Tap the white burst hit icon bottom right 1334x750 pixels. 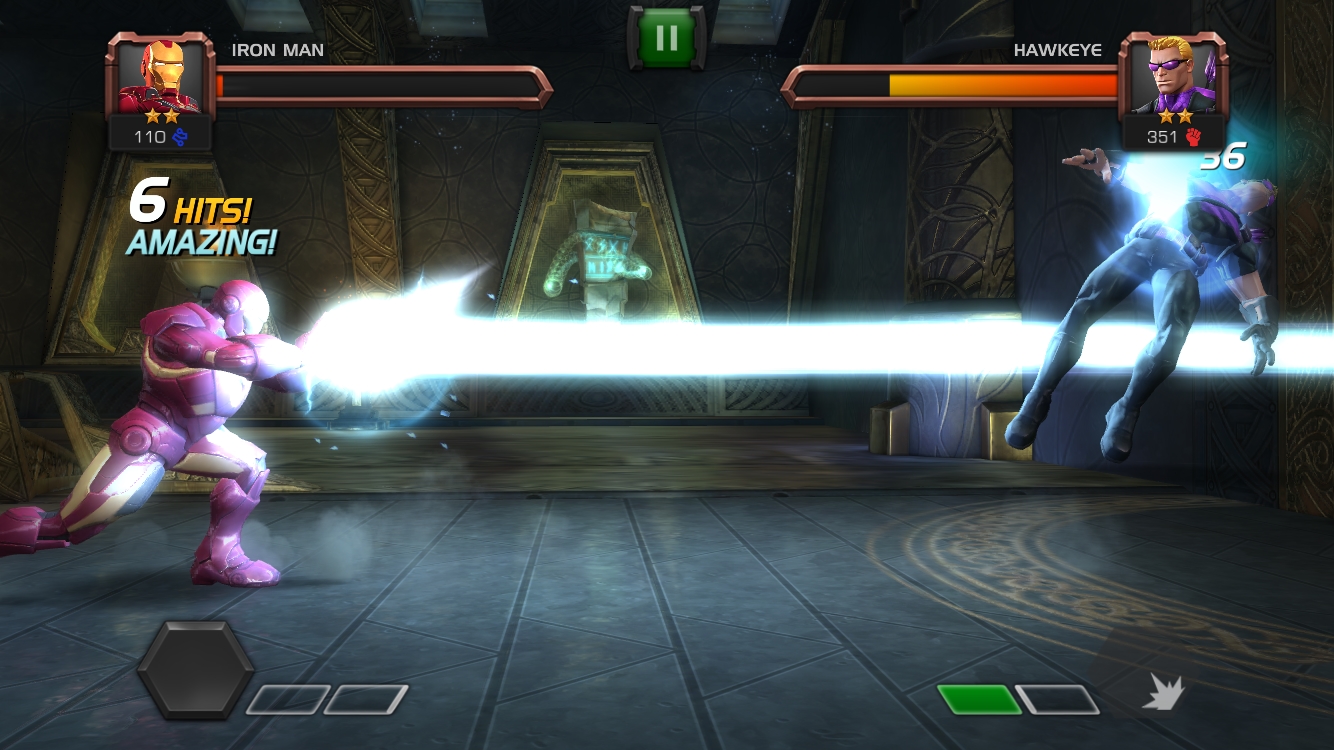pyautogui.click(x=1162, y=691)
